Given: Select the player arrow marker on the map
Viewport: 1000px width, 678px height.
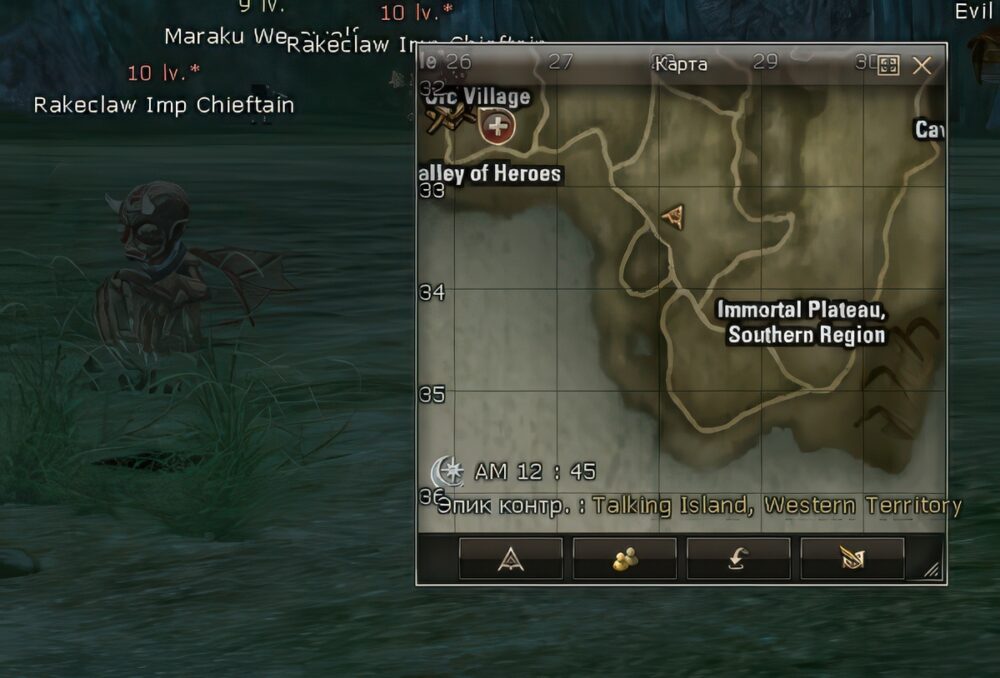Looking at the screenshot, I should (x=674, y=216).
